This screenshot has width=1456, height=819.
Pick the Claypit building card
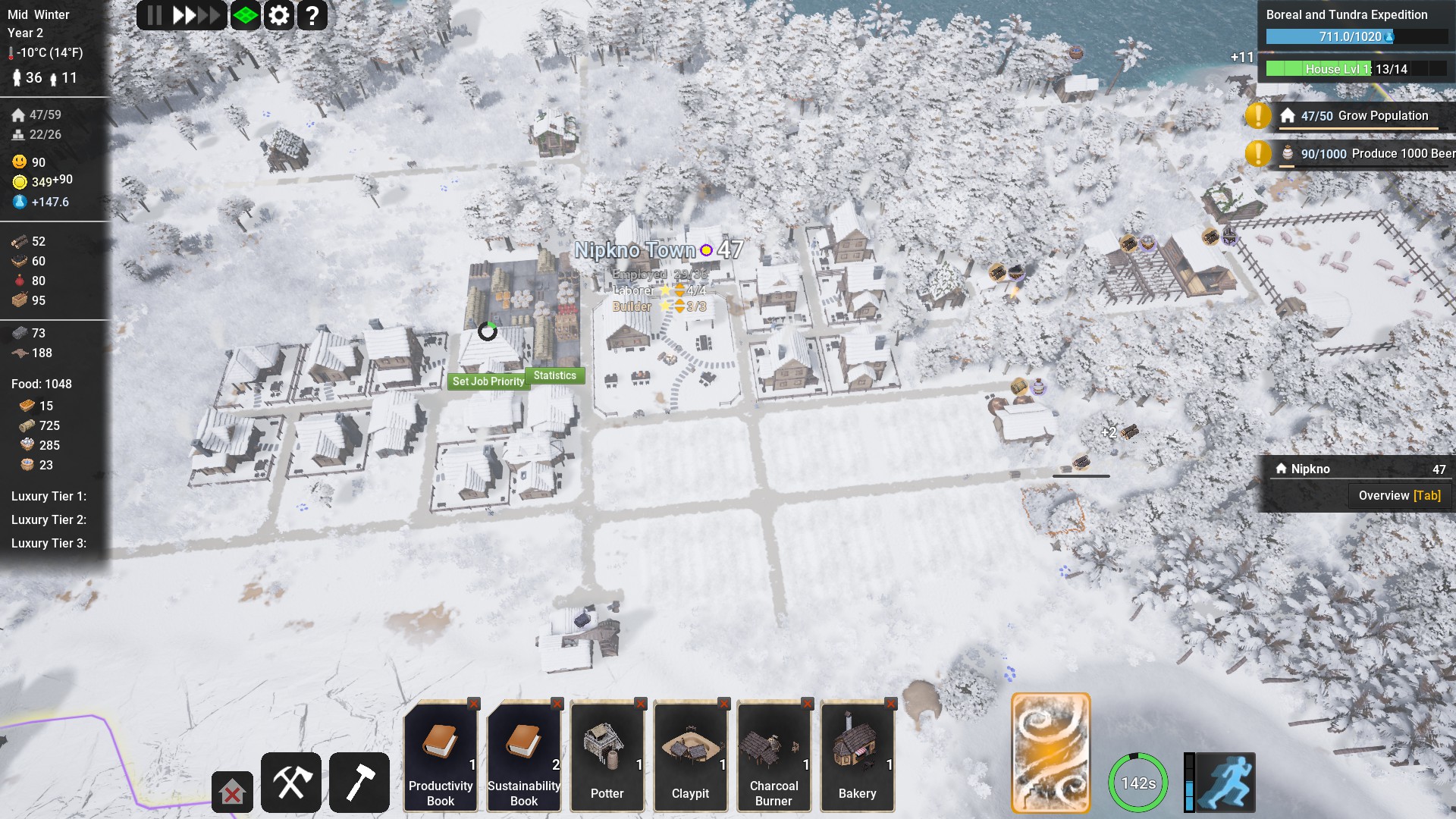(x=691, y=756)
